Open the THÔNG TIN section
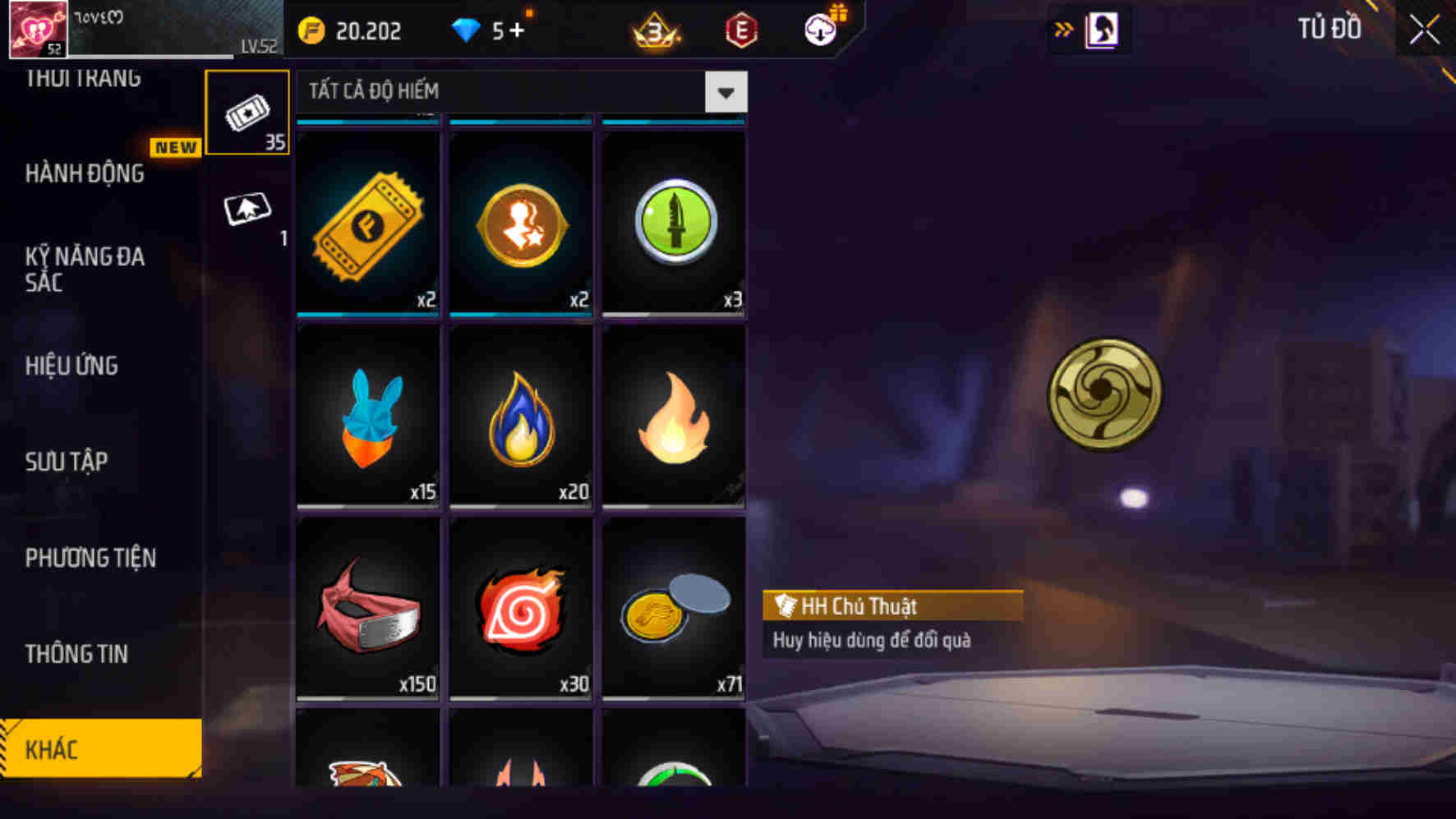This screenshot has width=1456, height=819. 75,654
